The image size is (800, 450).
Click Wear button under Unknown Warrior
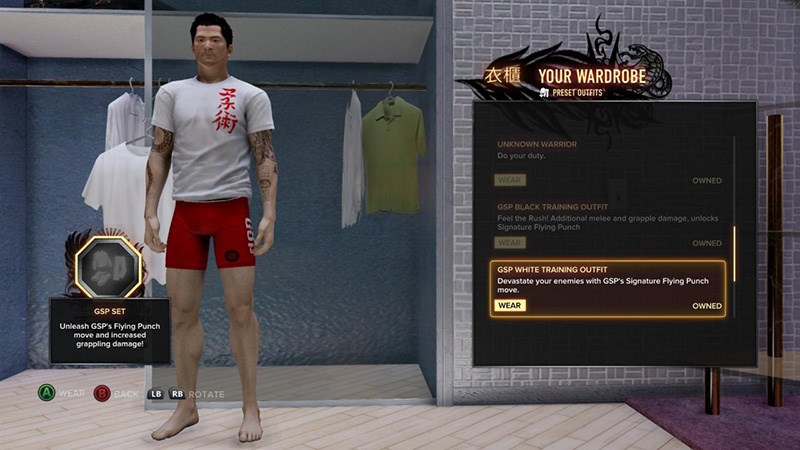coord(510,180)
